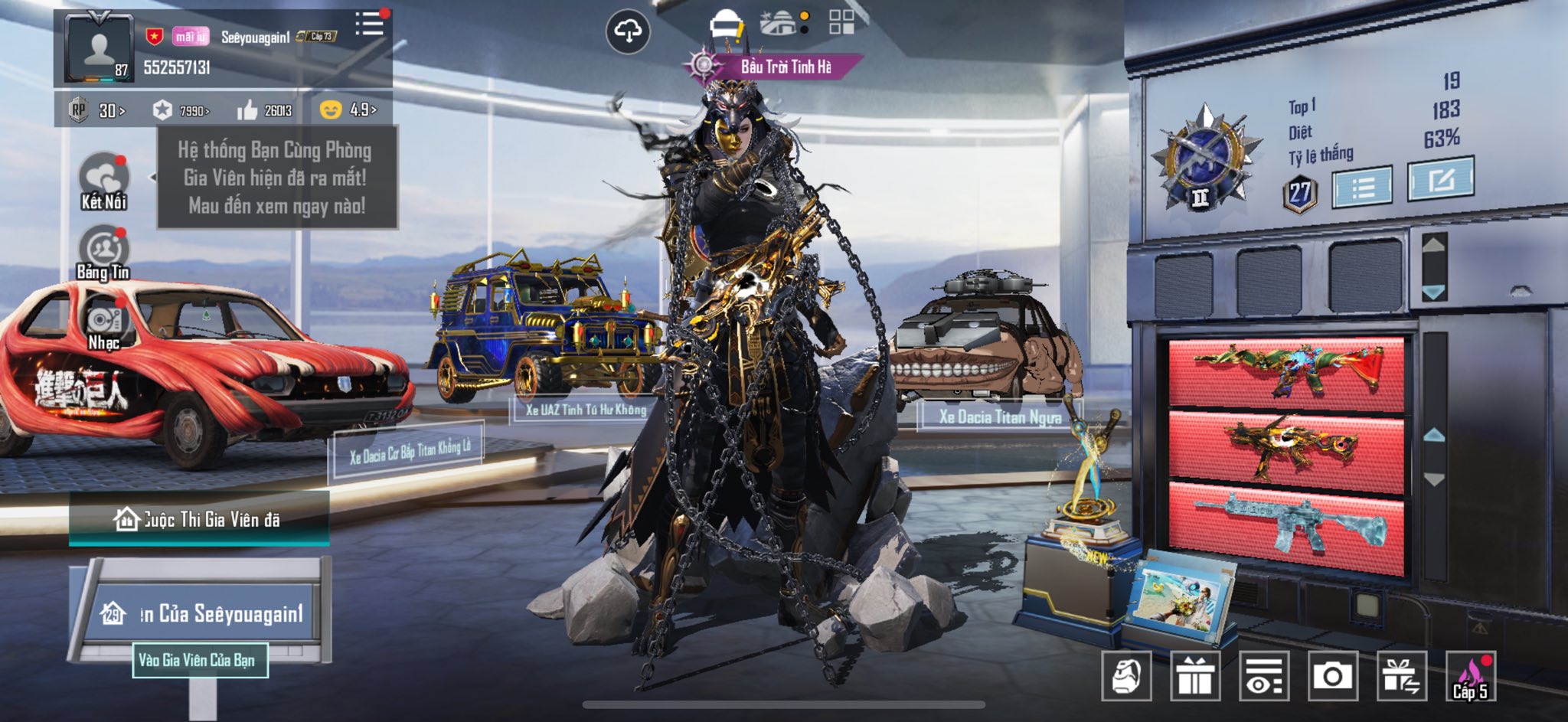
Task: View the 7990 popularity star stat
Action: tap(181, 111)
